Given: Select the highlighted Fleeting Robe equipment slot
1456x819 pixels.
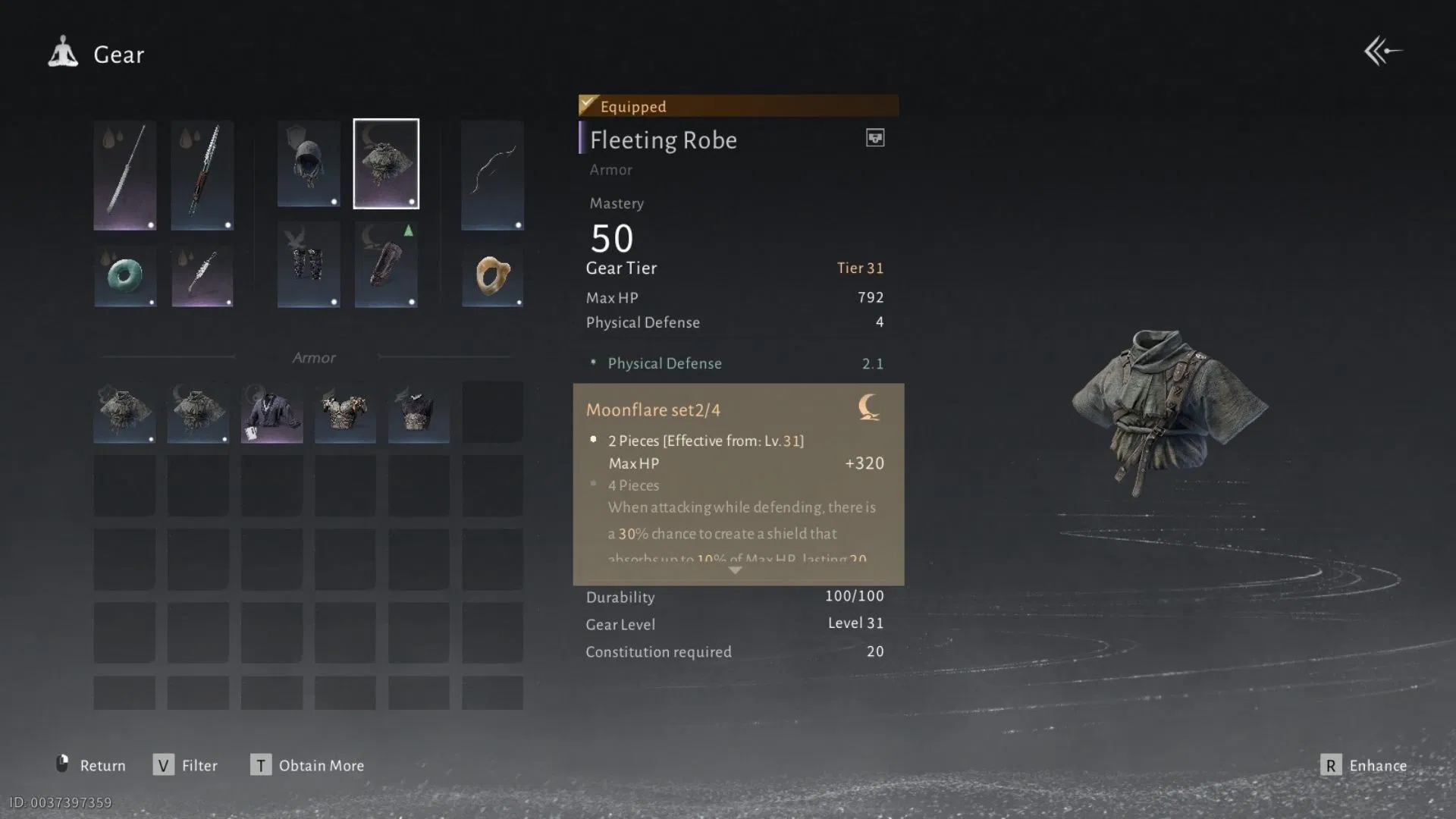Looking at the screenshot, I should pyautogui.click(x=386, y=164).
